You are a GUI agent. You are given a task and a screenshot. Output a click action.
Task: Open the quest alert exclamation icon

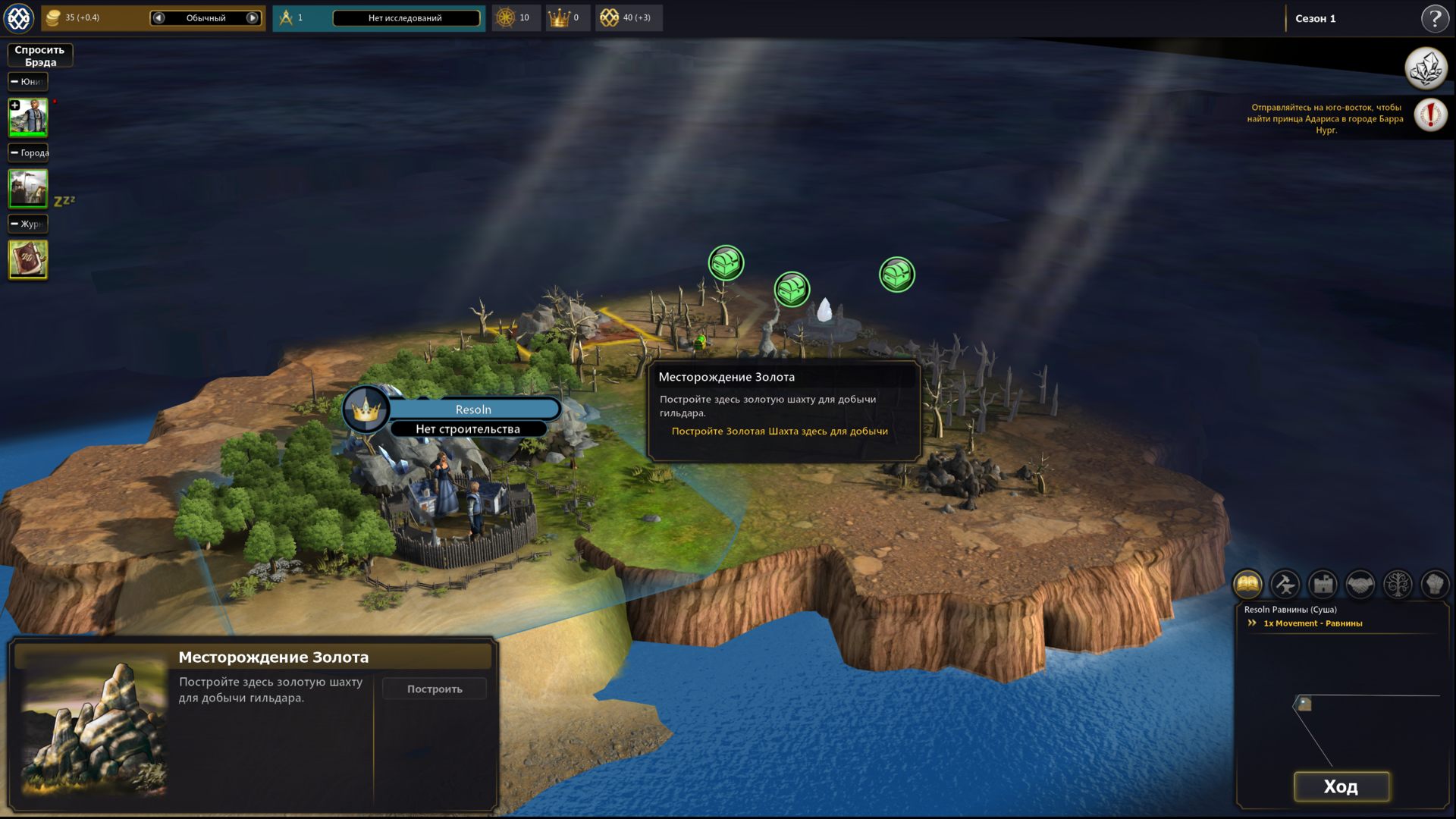click(1430, 115)
